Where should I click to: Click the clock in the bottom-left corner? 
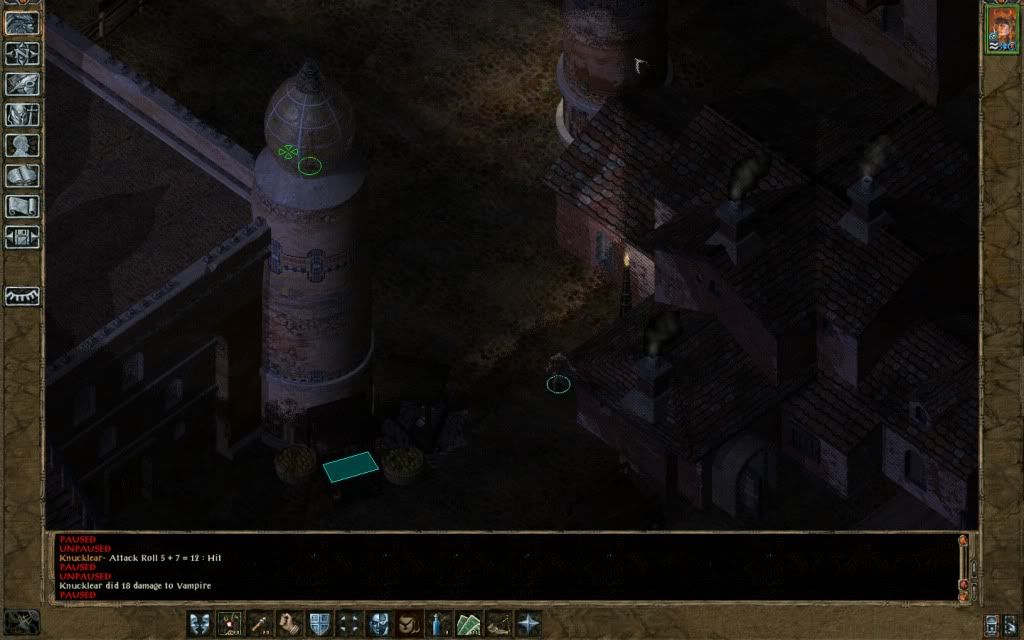tap(22, 621)
